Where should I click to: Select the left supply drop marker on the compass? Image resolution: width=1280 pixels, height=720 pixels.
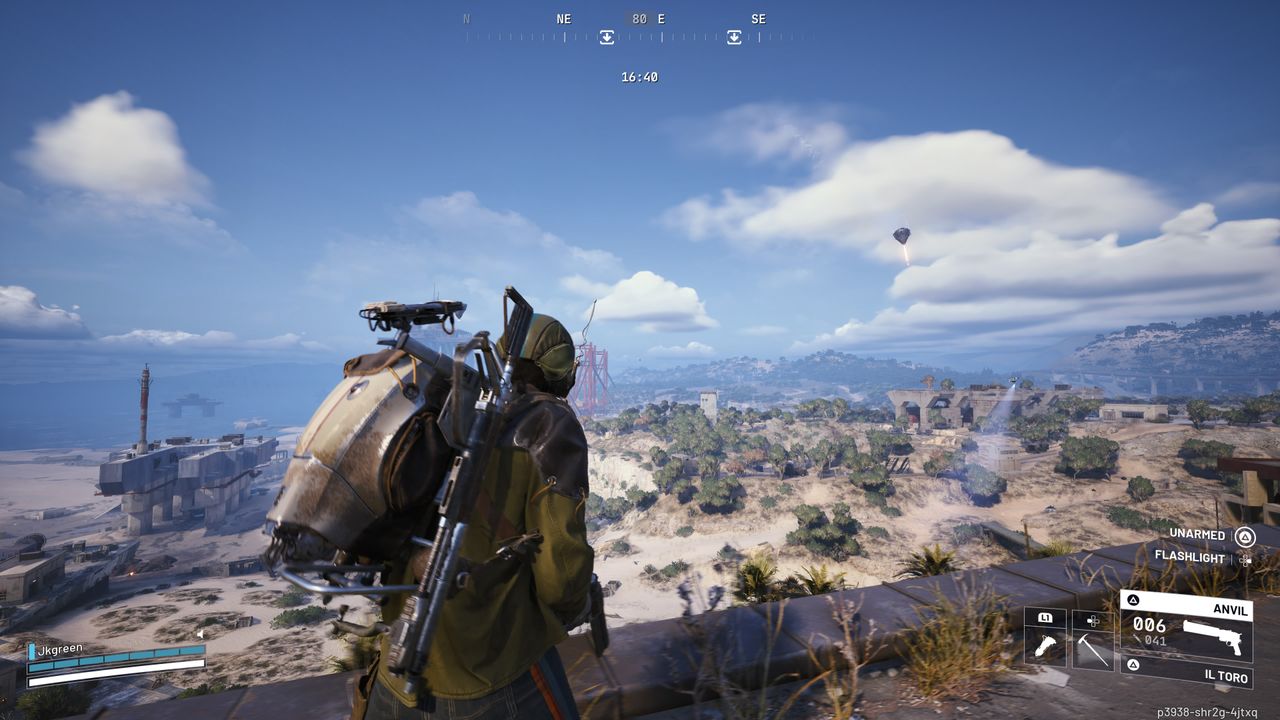[609, 36]
